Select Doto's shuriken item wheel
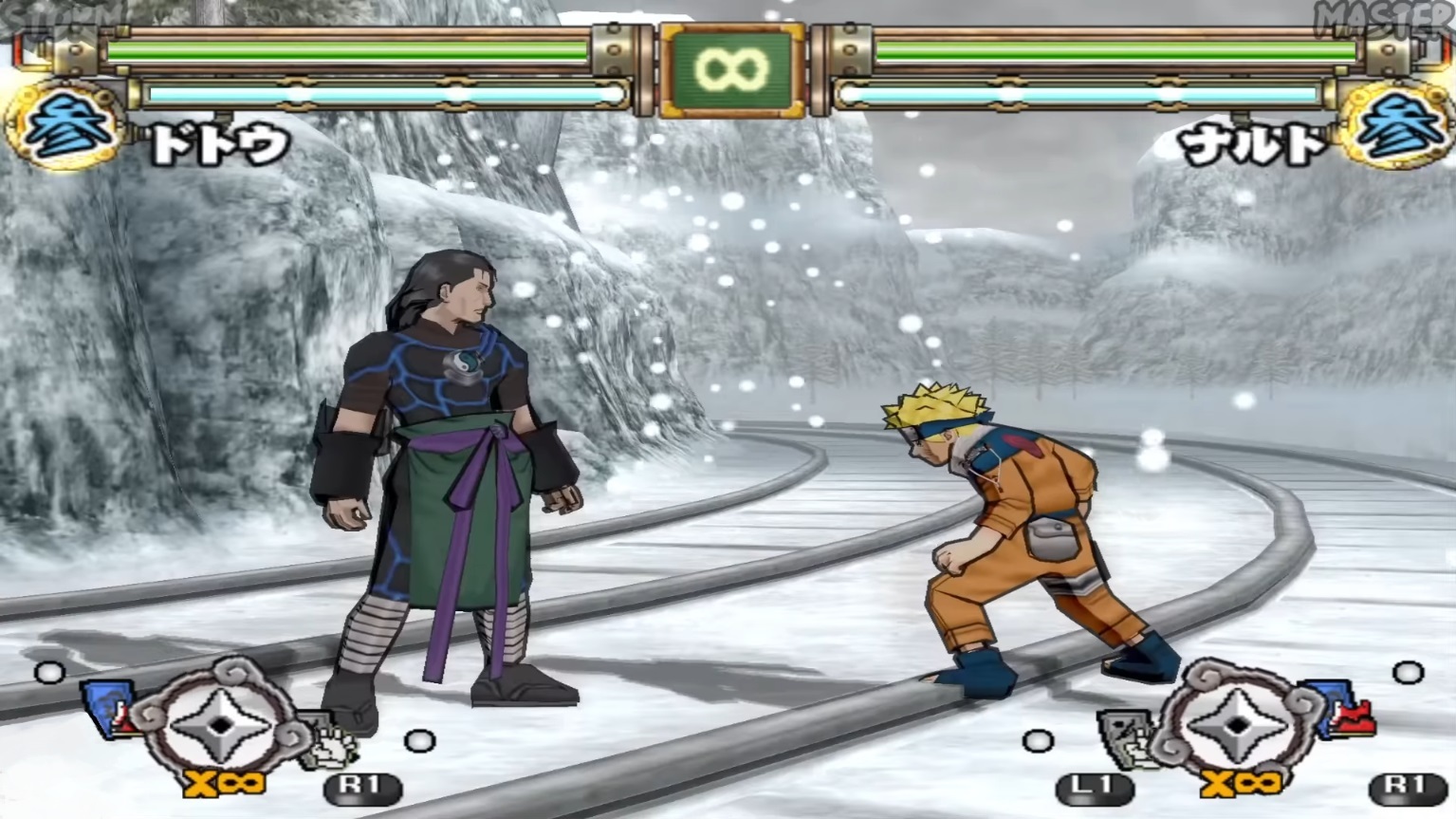The width and height of the screenshot is (1456, 819). tap(220, 724)
